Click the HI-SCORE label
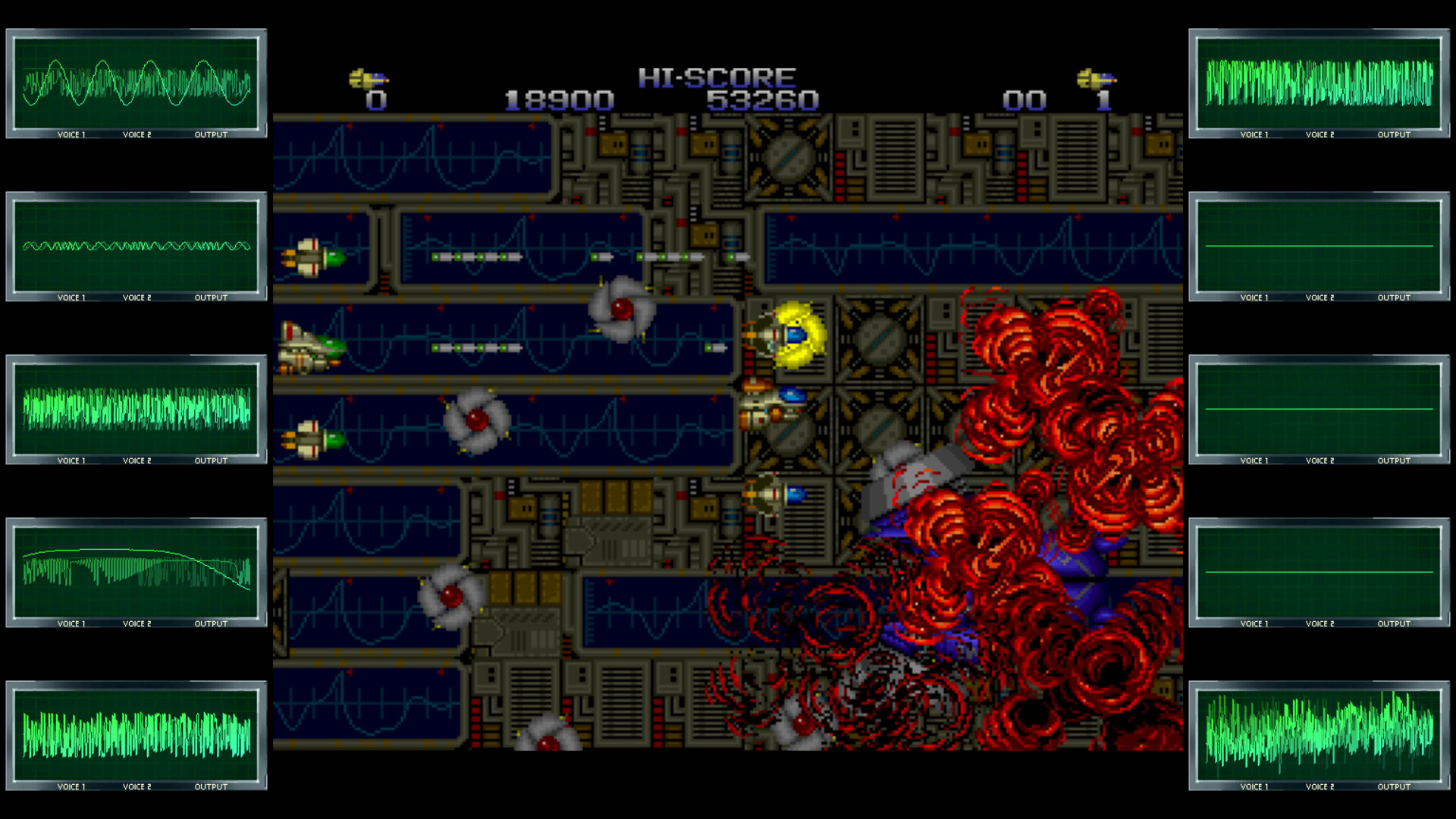1456x819 pixels. point(717,75)
